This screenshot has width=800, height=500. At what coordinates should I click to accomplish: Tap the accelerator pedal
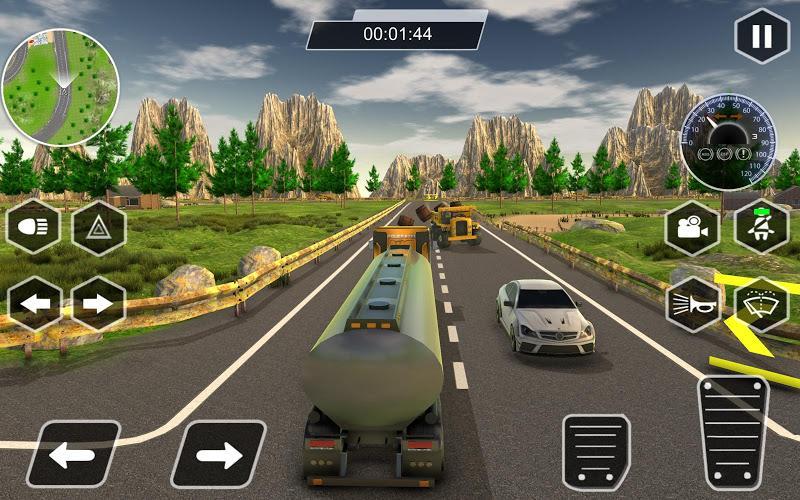click(x=733, y=433)
